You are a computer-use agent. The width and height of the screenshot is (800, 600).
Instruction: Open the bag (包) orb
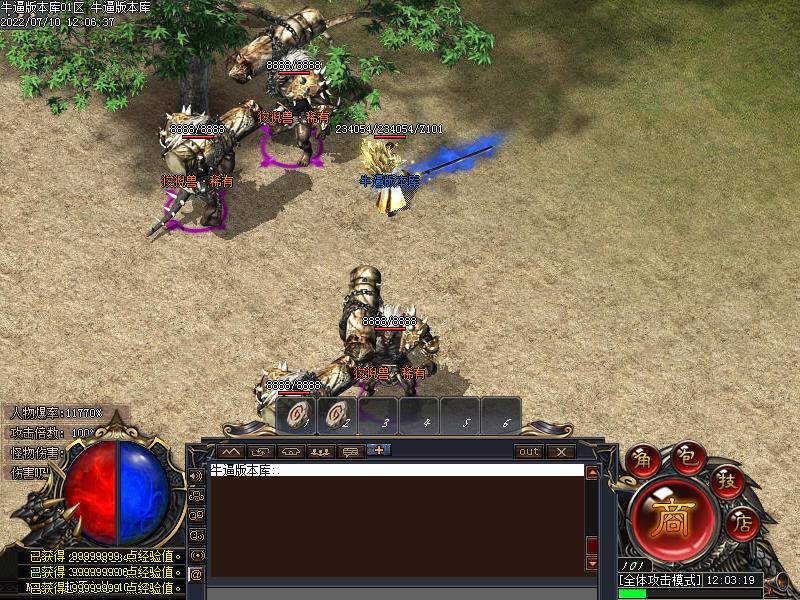tap(686, 456)
